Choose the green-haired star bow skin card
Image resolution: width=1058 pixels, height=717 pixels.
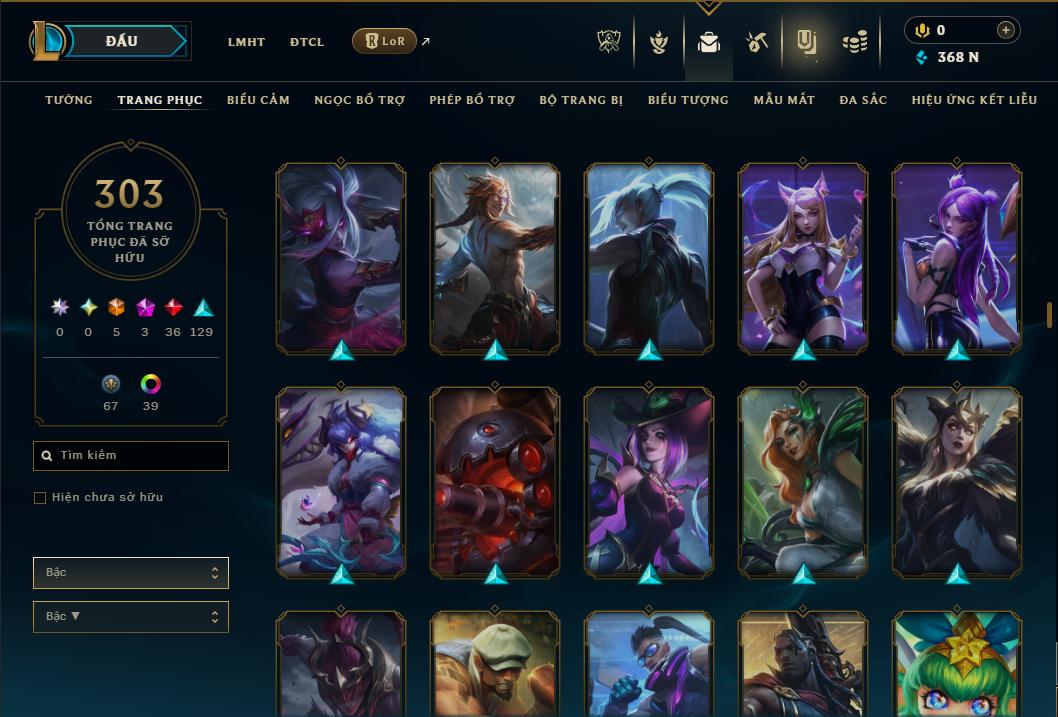tap(957, 665)
